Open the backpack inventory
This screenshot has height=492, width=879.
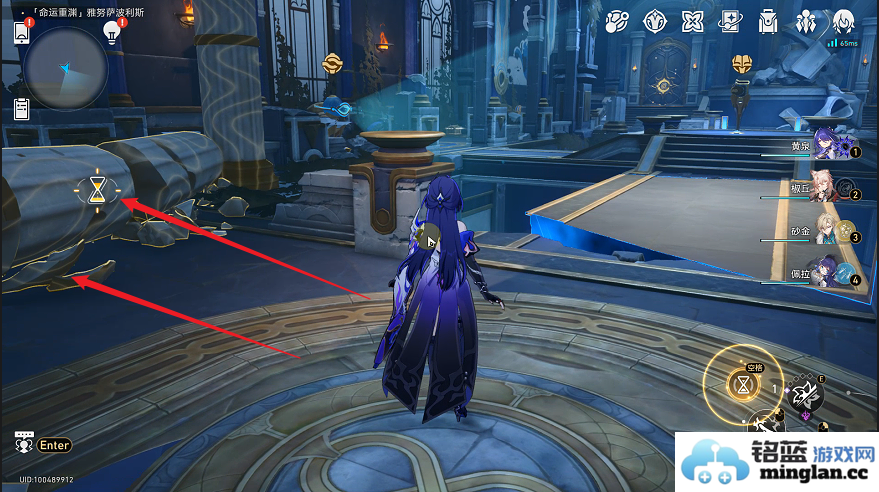768,21
